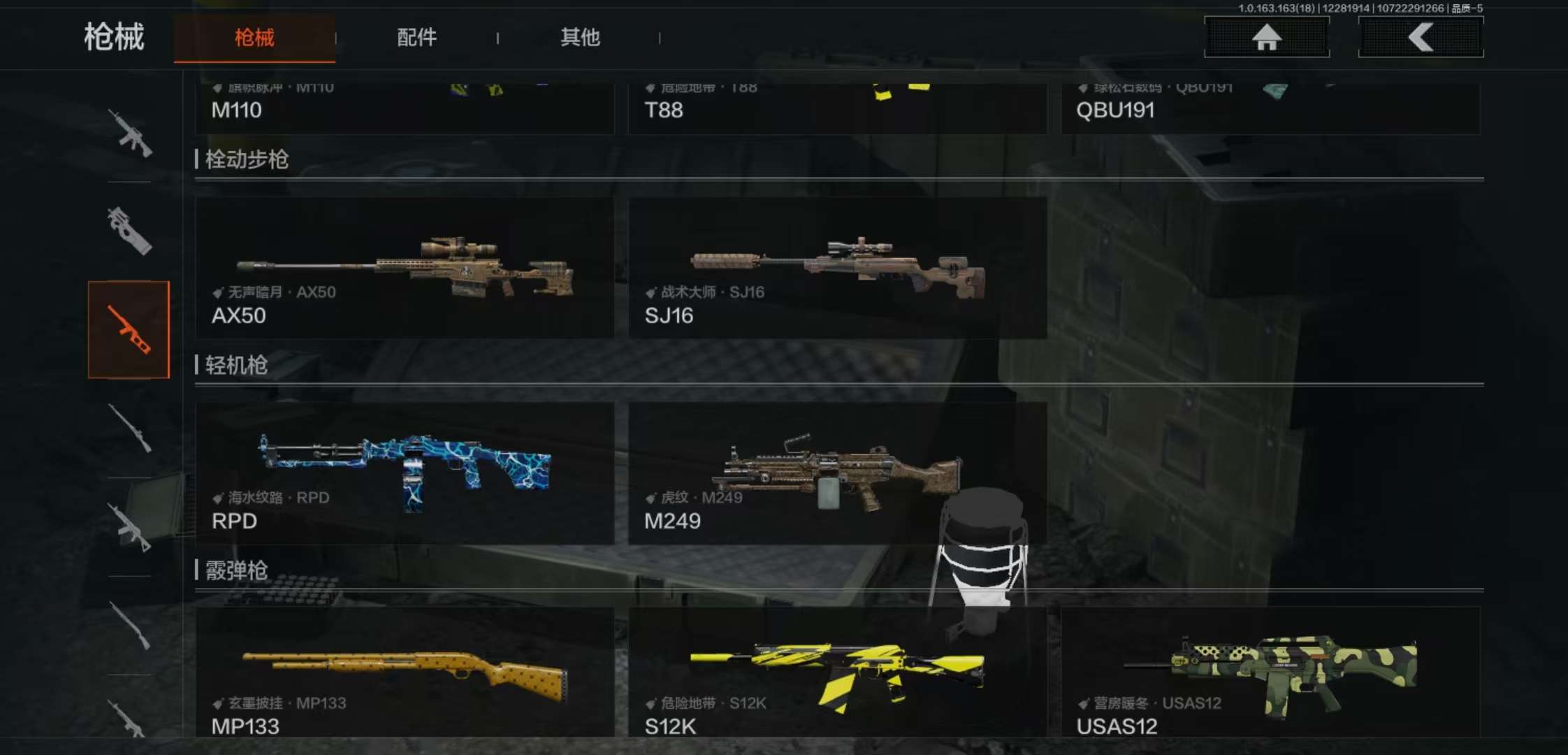Choose the yellow-striped S12K shotgun
The image size is (1568, 755).
[837, 673]
